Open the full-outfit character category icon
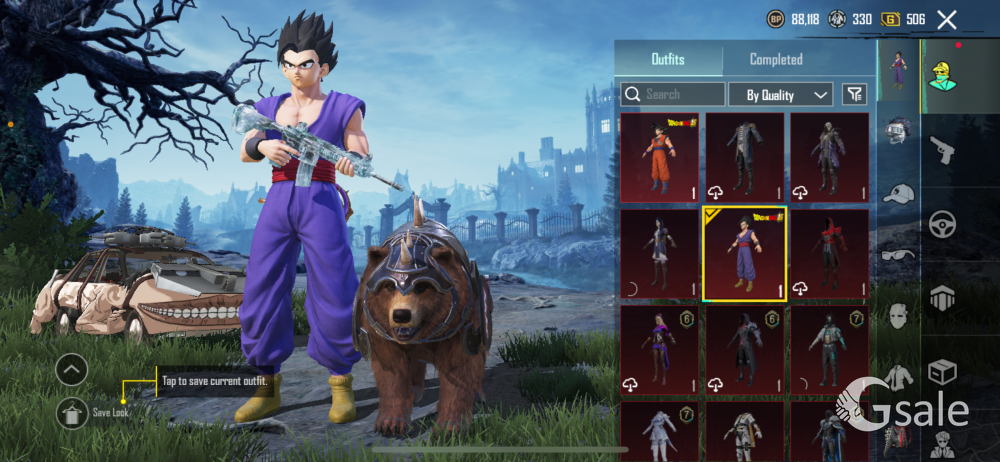1000x462 pixels. (x=898, y=68)
